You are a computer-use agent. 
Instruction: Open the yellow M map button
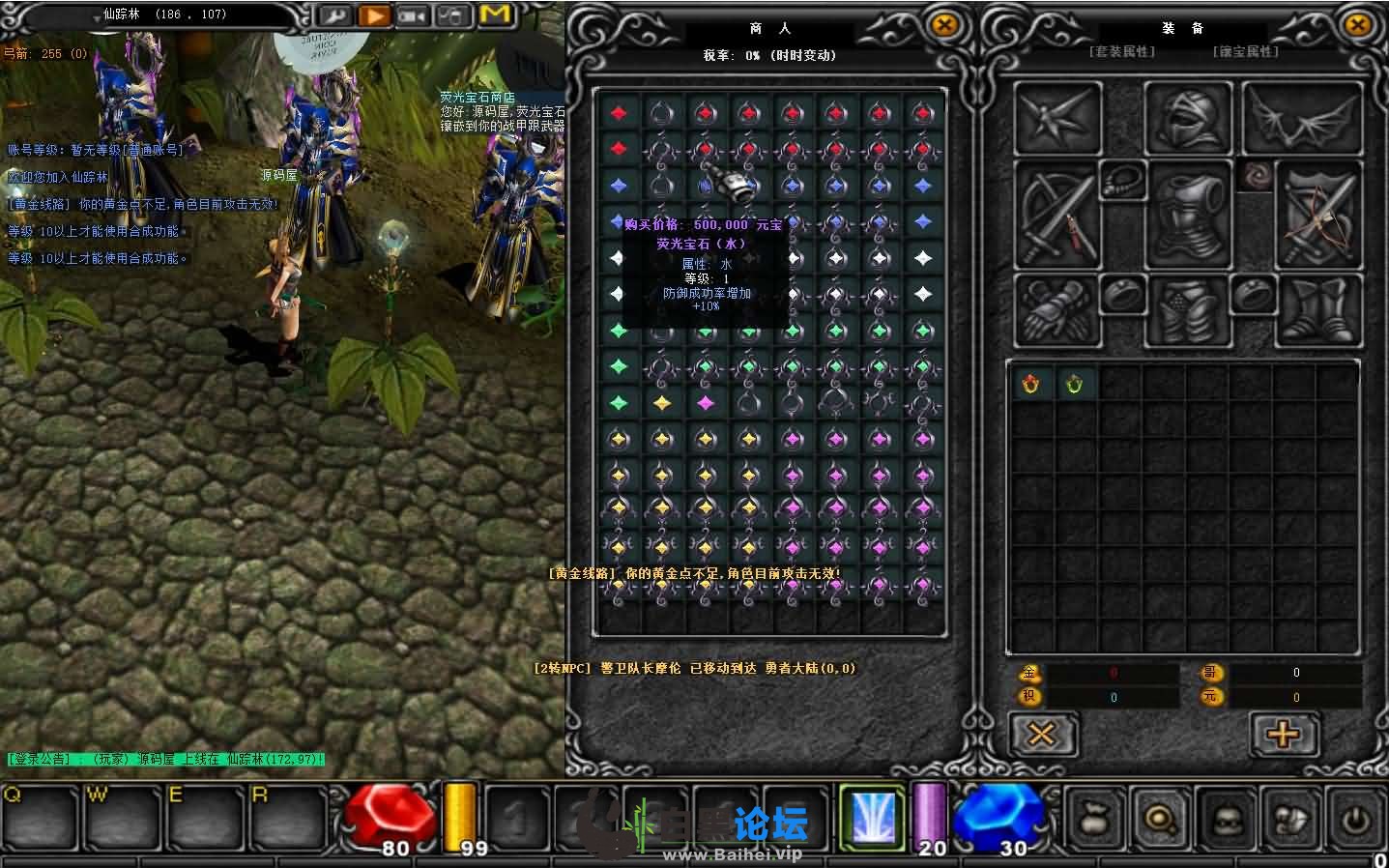coord(494,15)
